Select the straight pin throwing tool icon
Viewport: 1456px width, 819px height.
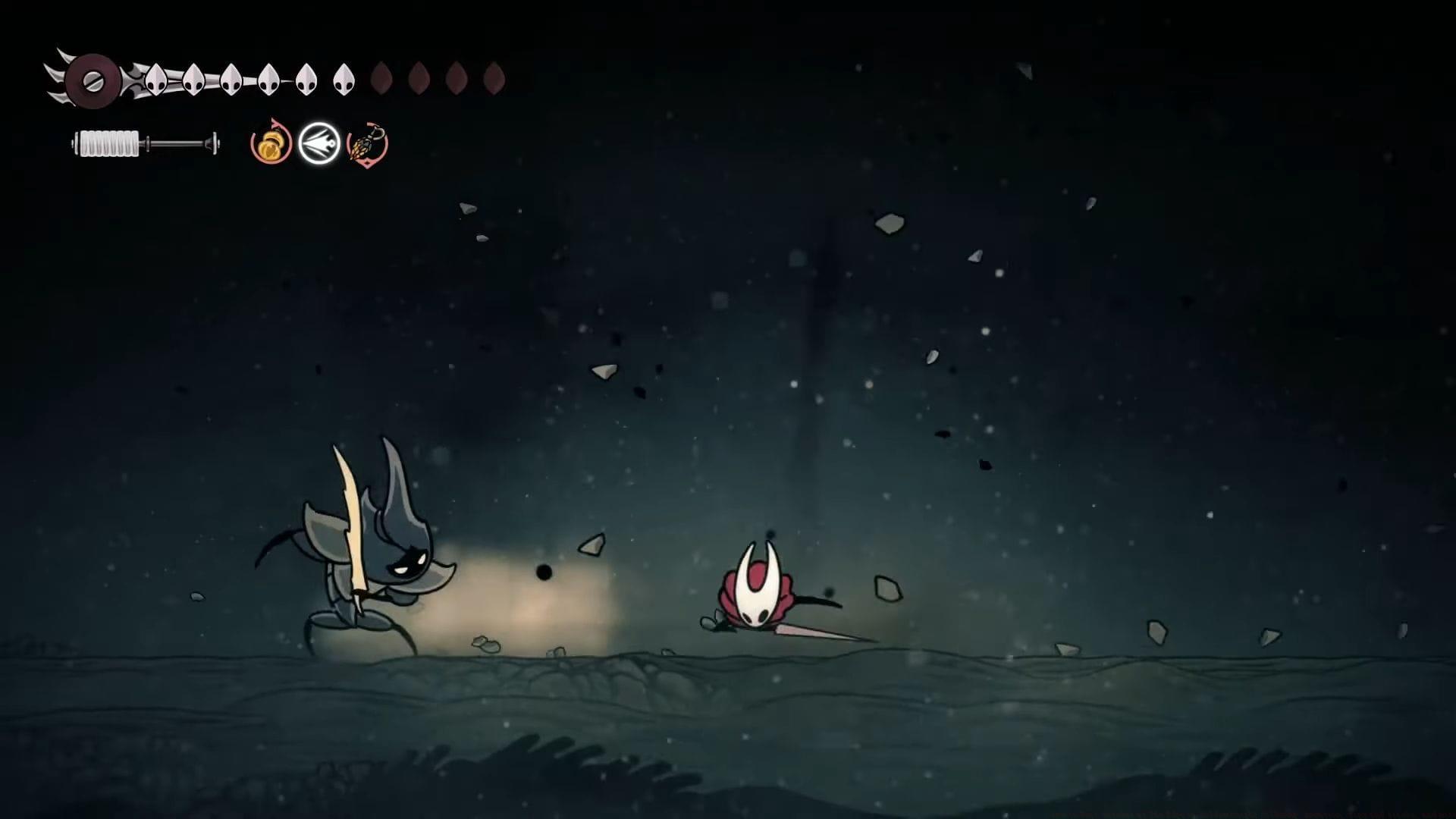pos(318,144)
